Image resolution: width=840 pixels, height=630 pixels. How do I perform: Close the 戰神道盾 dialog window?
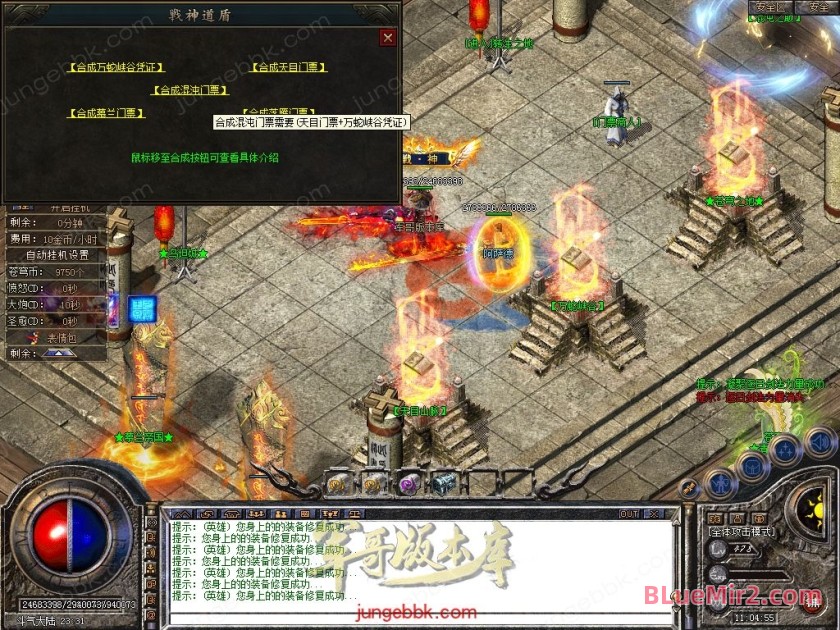pos(388,38)
